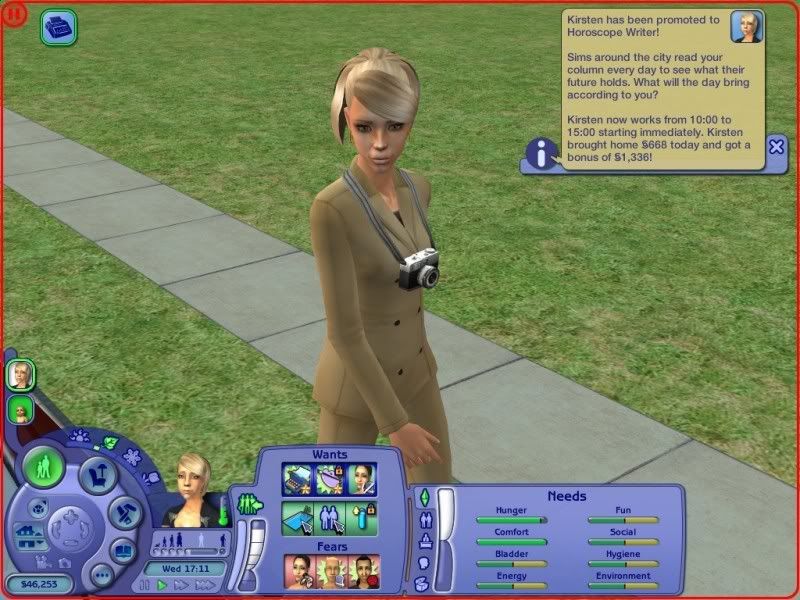Select the baby's portrait in the Sim skewer

19,409
